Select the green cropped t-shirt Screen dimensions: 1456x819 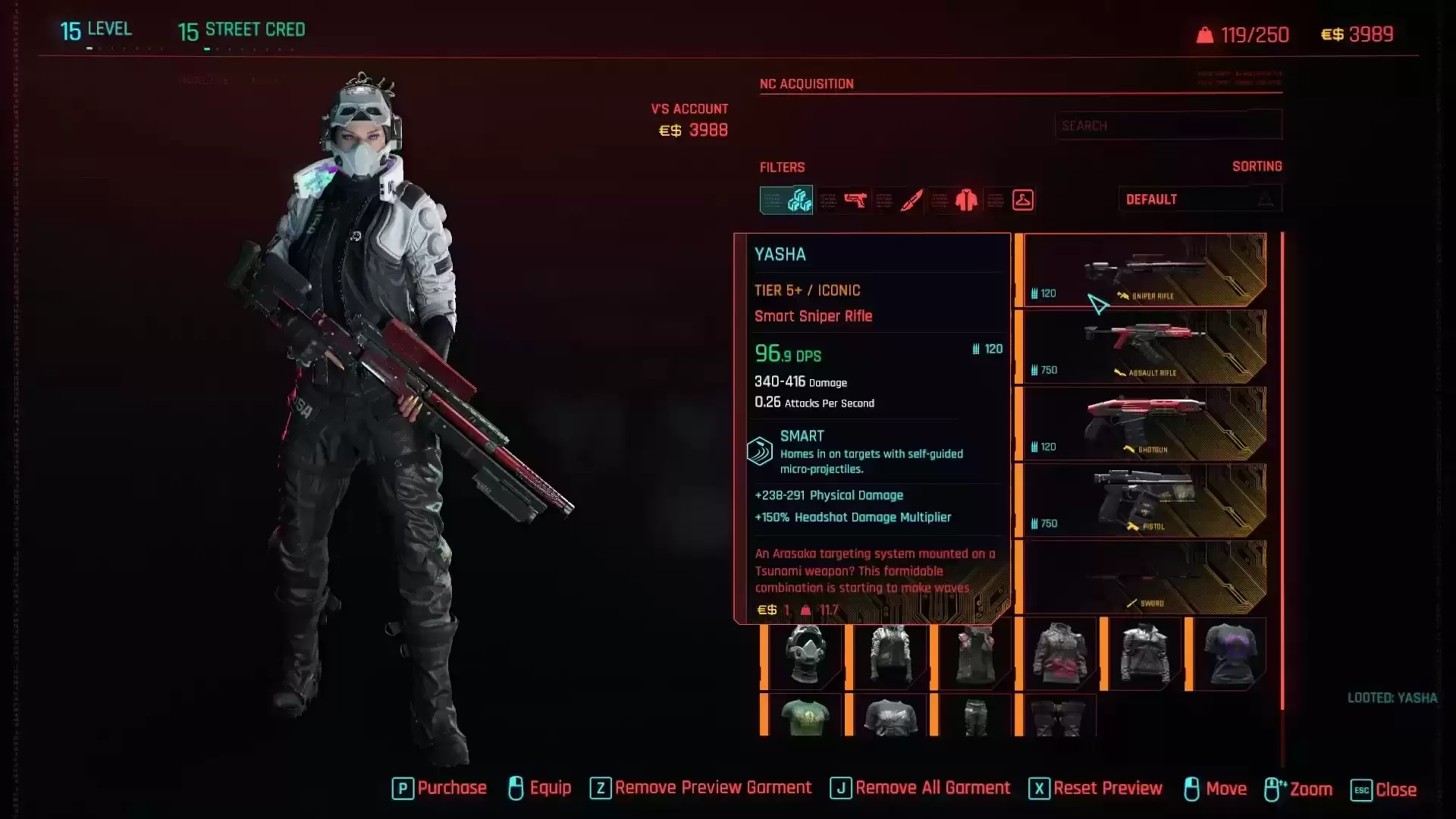(x=805, y=716)
